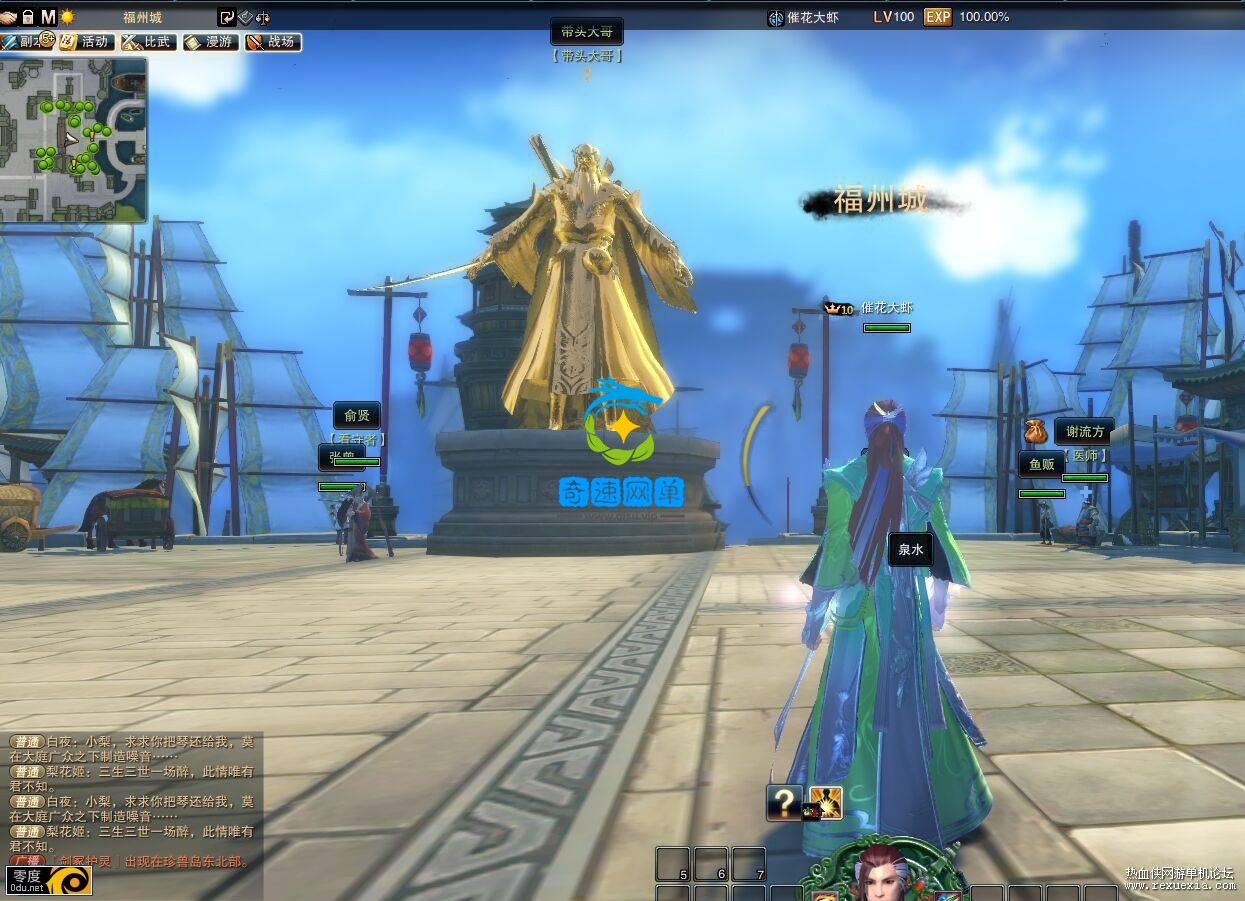
Task: Activate the glowing figure skill icon
Action: pos(825,802)
